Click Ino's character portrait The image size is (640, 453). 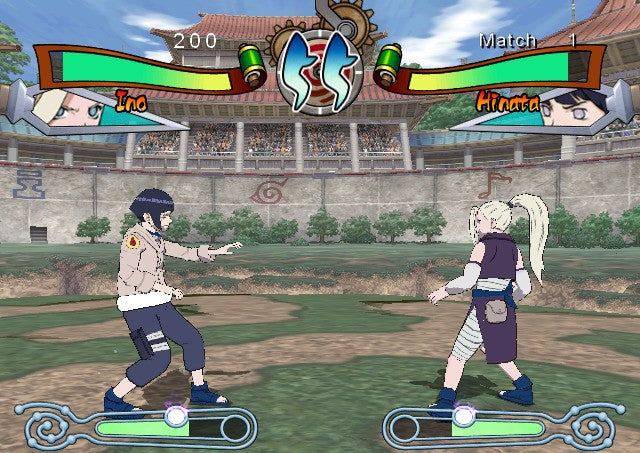pos(68,106)
